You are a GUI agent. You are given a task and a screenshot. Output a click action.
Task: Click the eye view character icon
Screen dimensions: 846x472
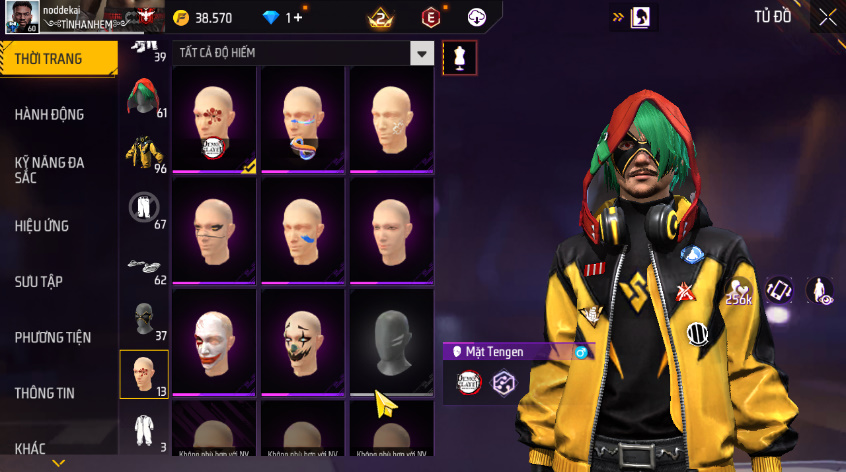(x=820, y=290)
